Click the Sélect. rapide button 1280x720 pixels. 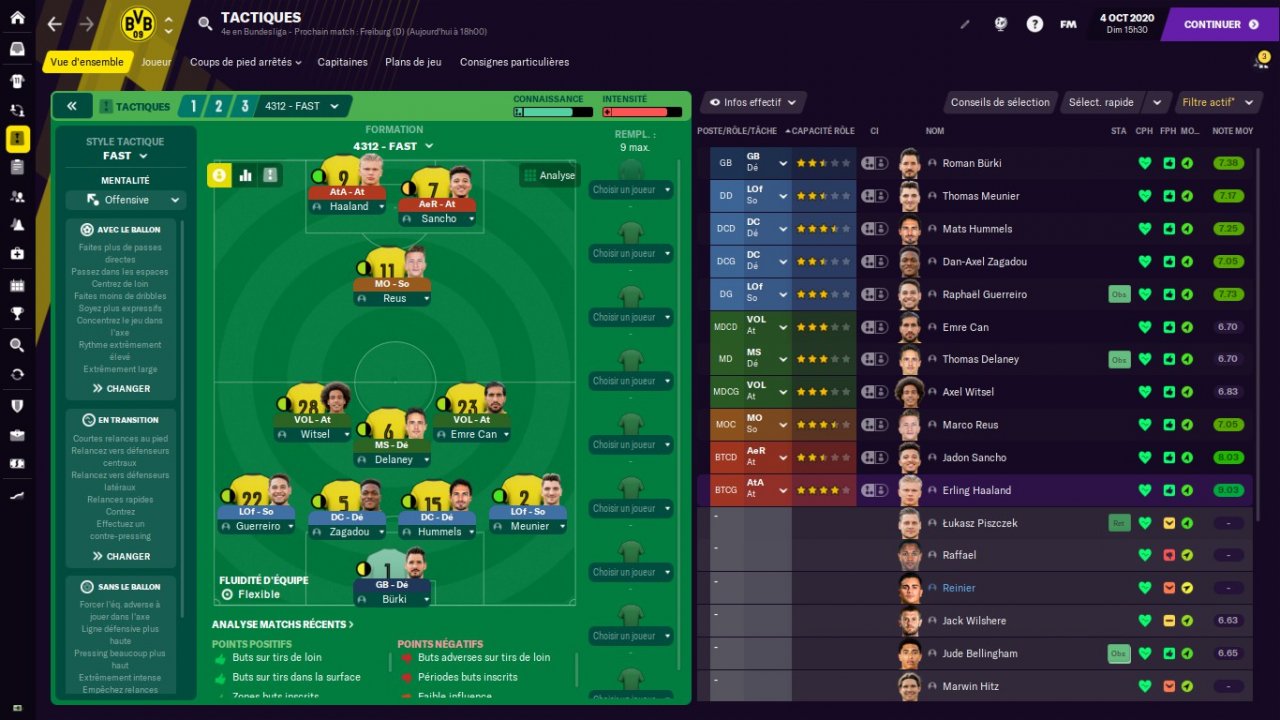(x=1101, y=102)
